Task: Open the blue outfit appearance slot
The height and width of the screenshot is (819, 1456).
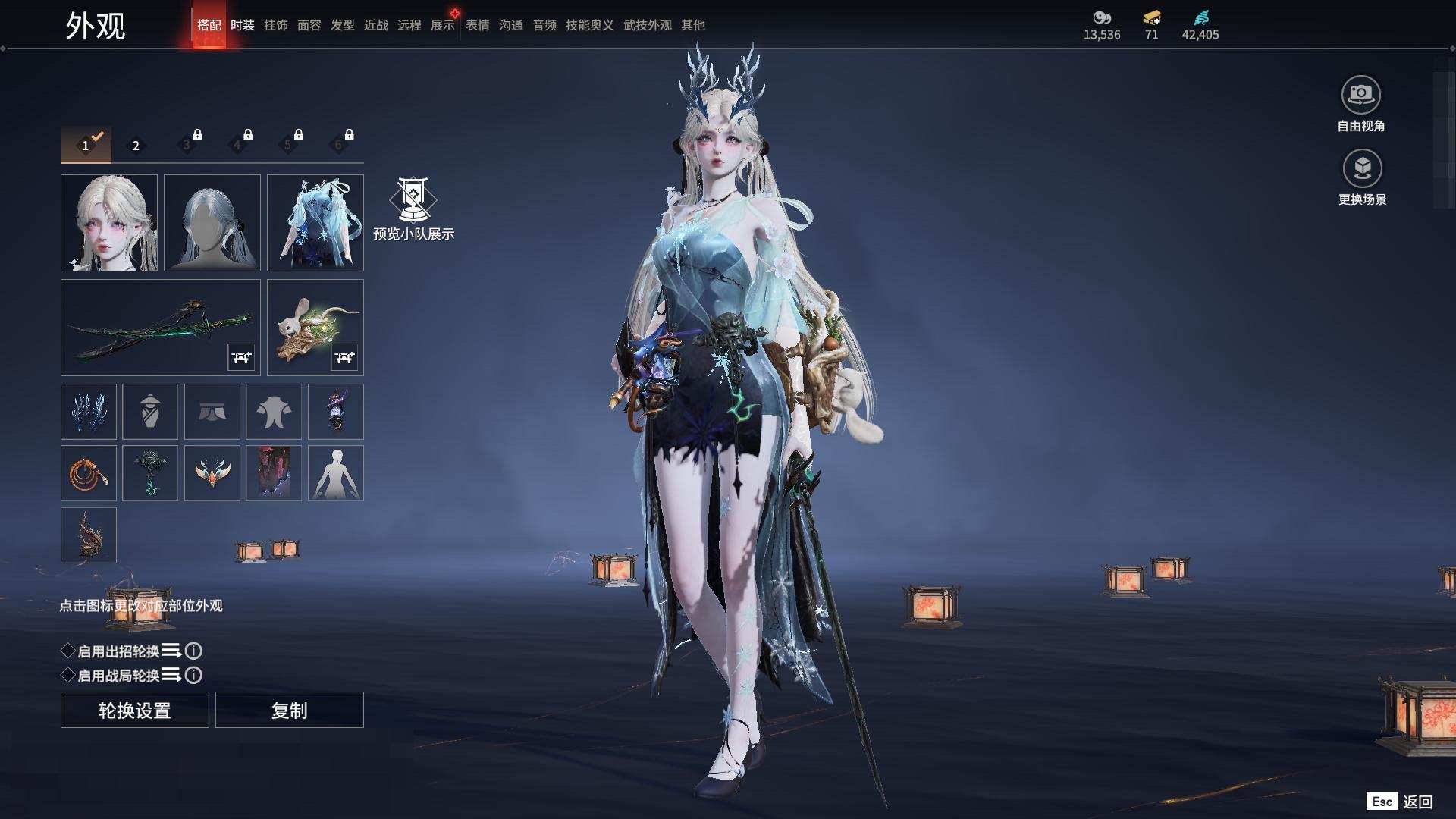Action: (315, 223)
